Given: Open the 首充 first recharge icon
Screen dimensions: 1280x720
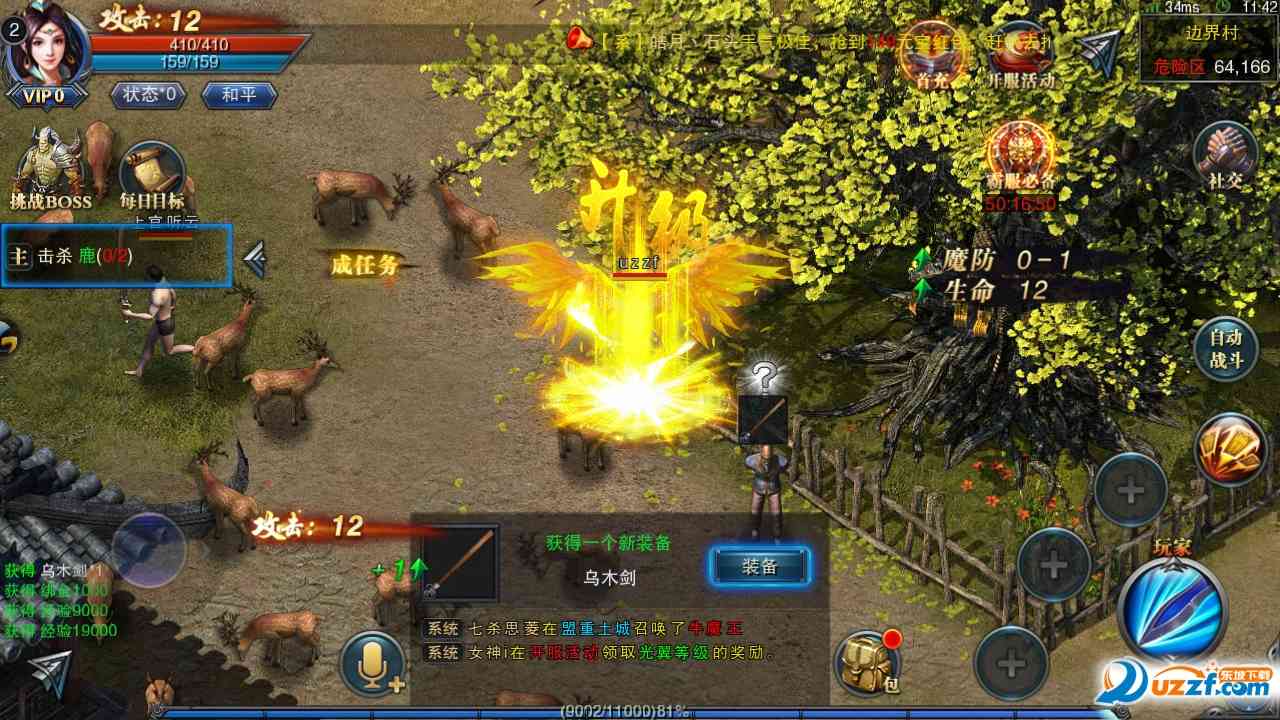Looking at the screenshot, I should point(930,55).
